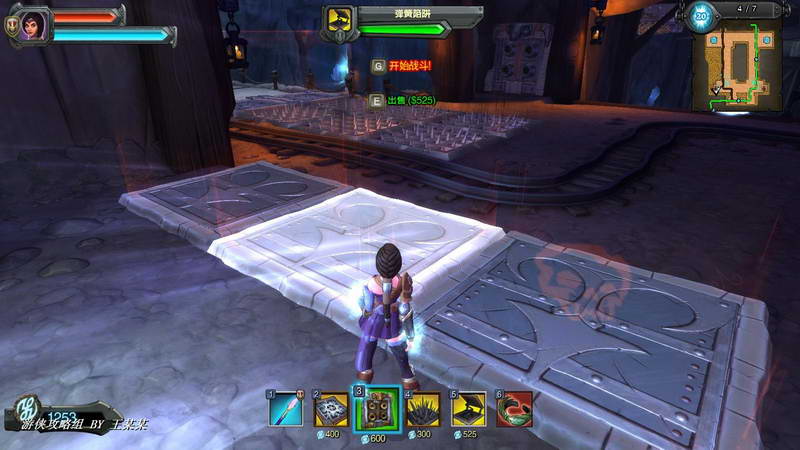Select the scepter weapon in slot 1
The image size is (800, 450).
click(285, 408)
